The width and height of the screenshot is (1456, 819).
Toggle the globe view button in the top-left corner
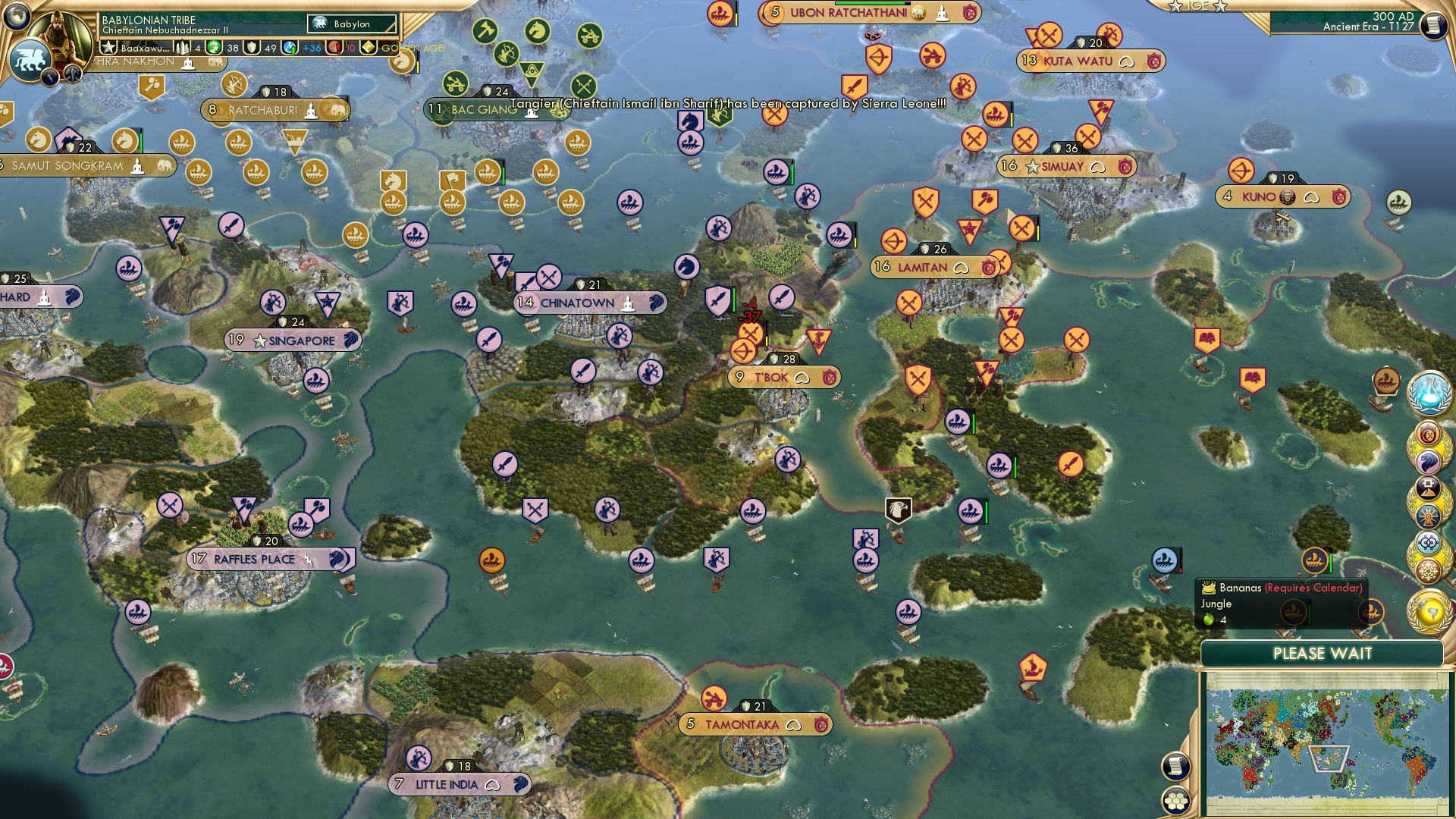[17, 15]
